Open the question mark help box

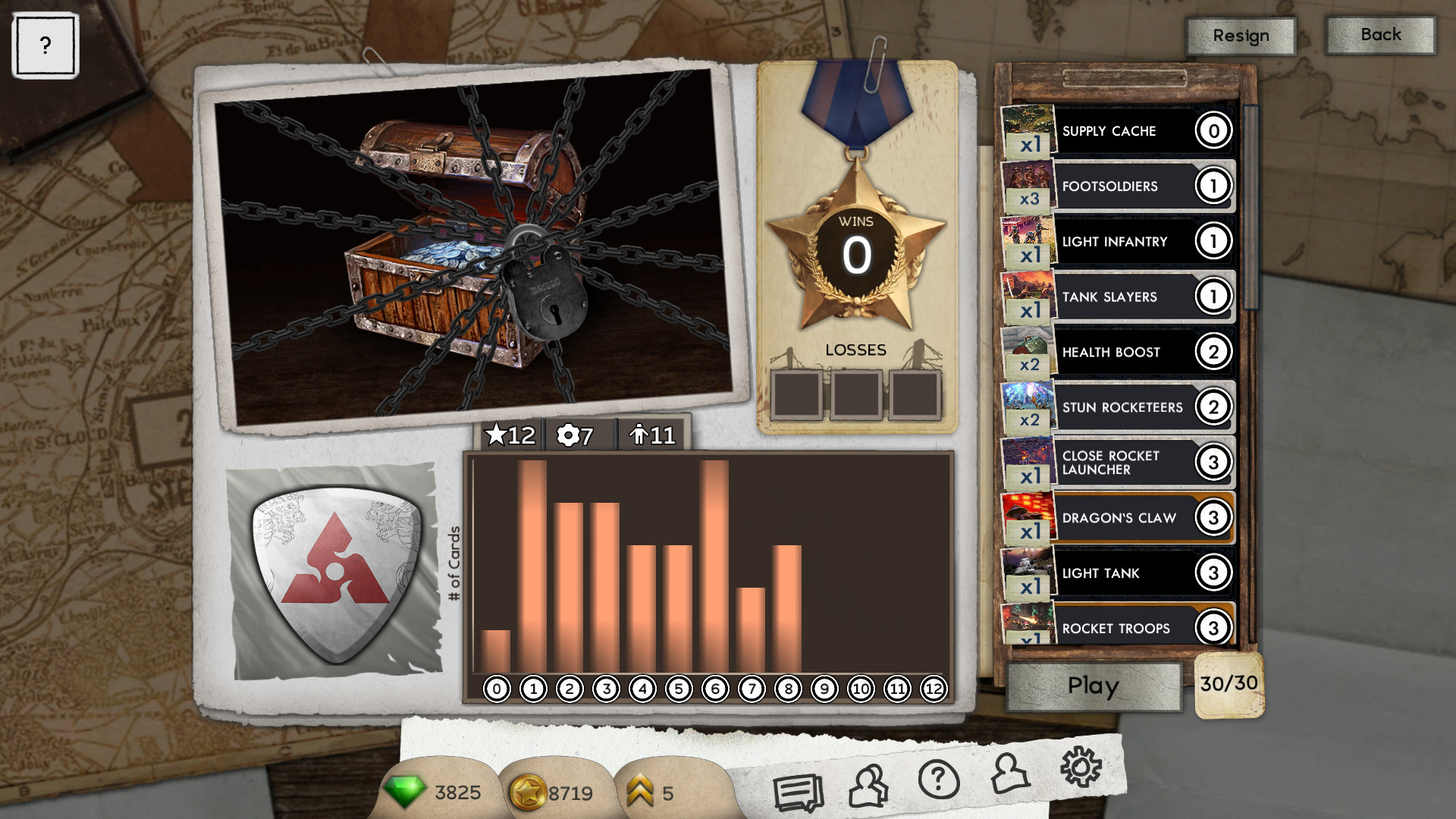click(45, 45)
